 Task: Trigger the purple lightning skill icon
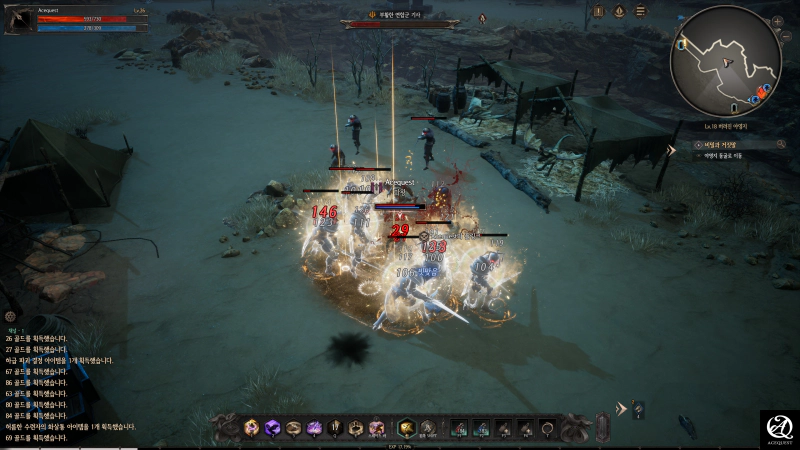coord(314,428)
